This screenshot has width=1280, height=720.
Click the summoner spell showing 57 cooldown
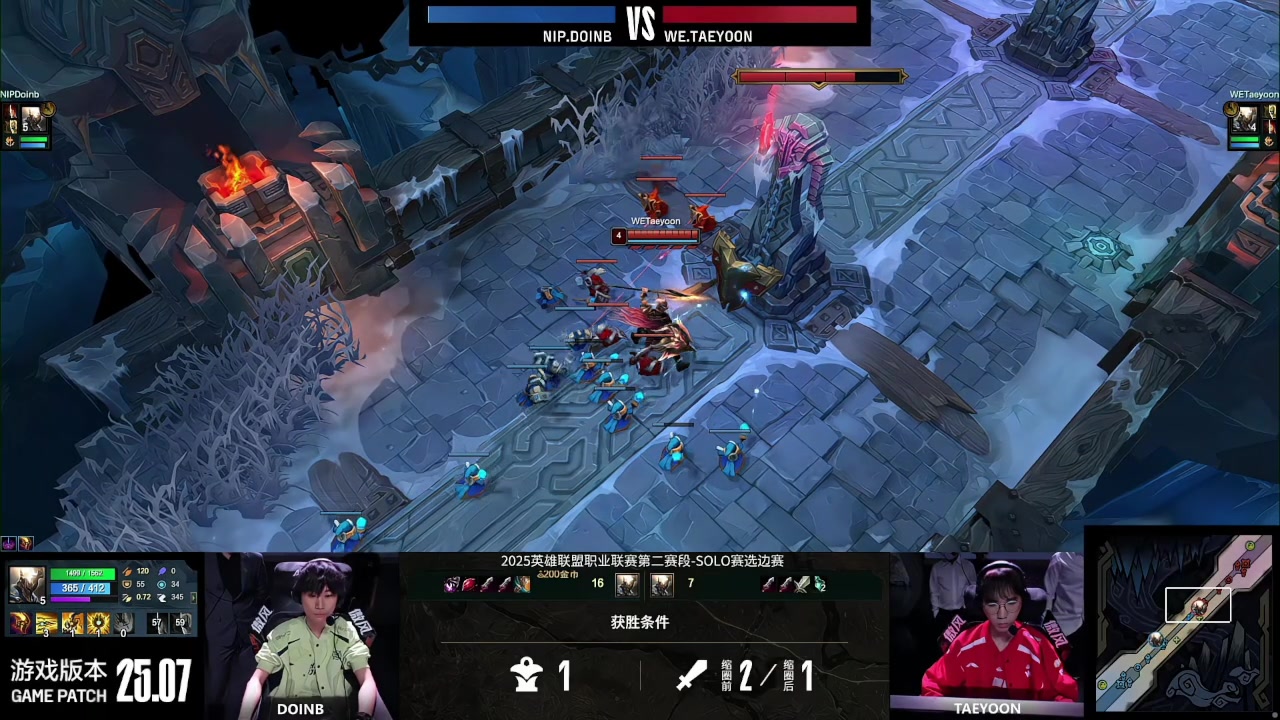pos(157,624)
